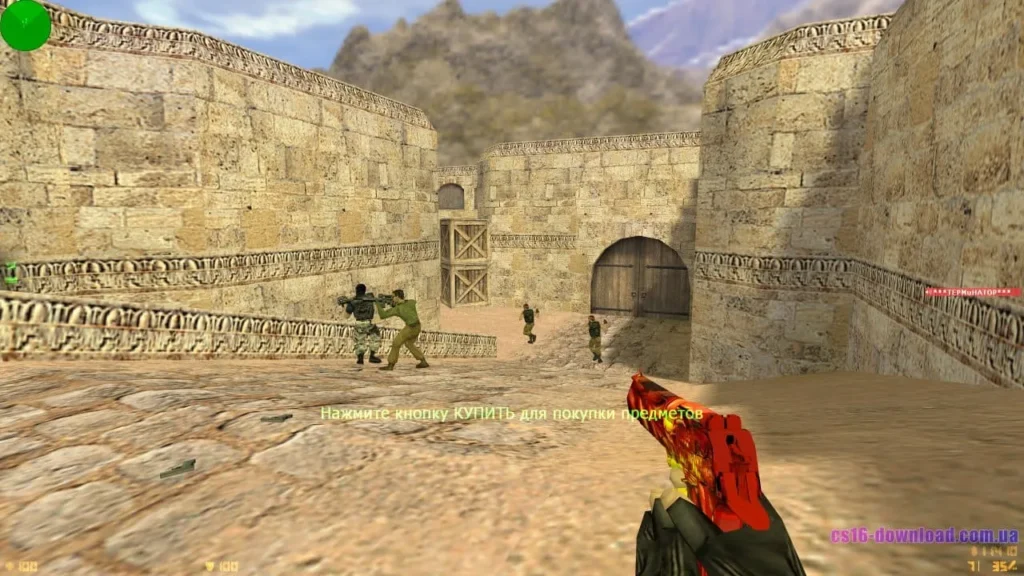Open the cs16-download.com.ua watermark link
1024x576 pixels.
click(x=923, y=535)
